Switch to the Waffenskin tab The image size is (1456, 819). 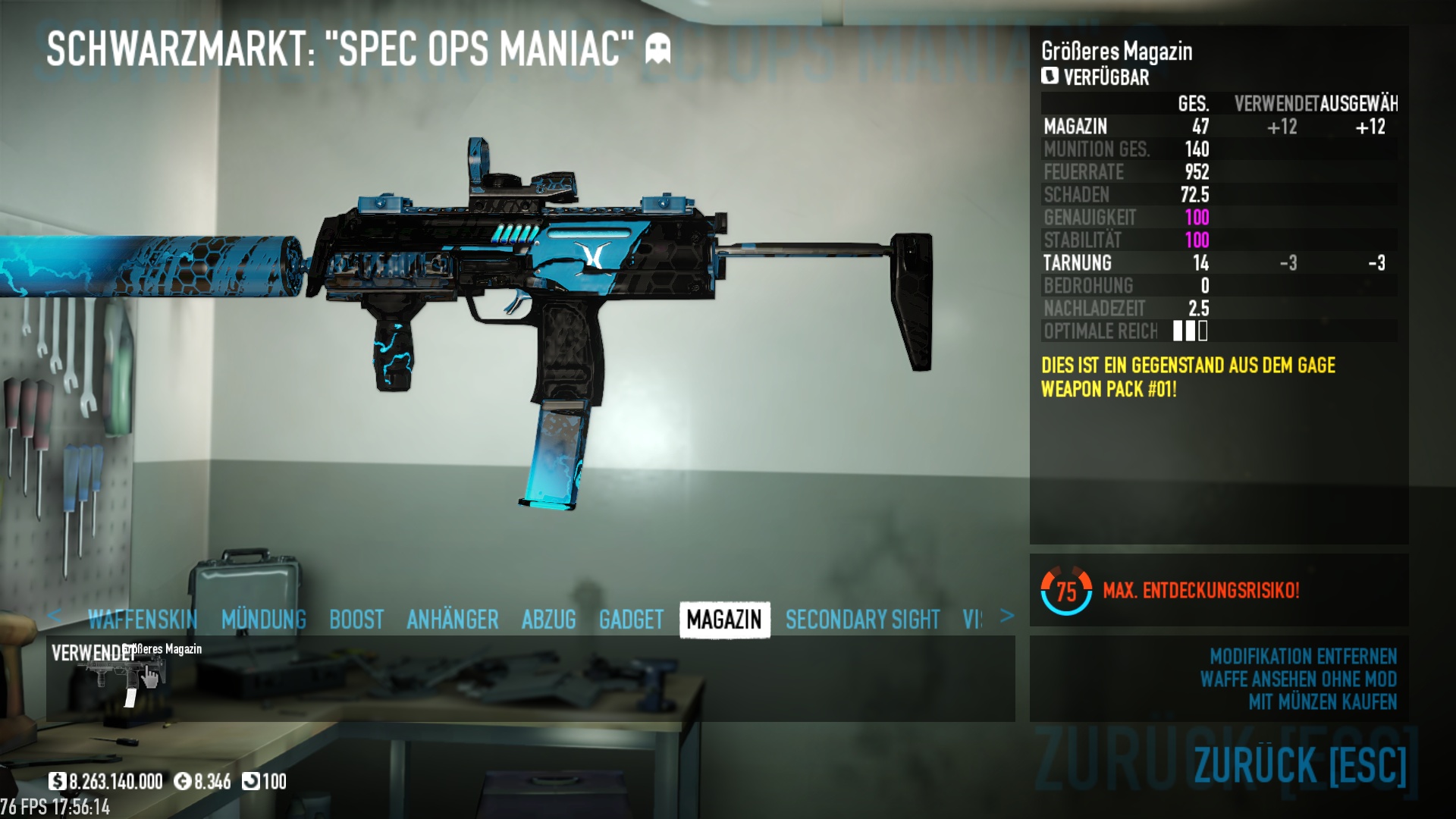pyautogui.click(x=143, y=620)
